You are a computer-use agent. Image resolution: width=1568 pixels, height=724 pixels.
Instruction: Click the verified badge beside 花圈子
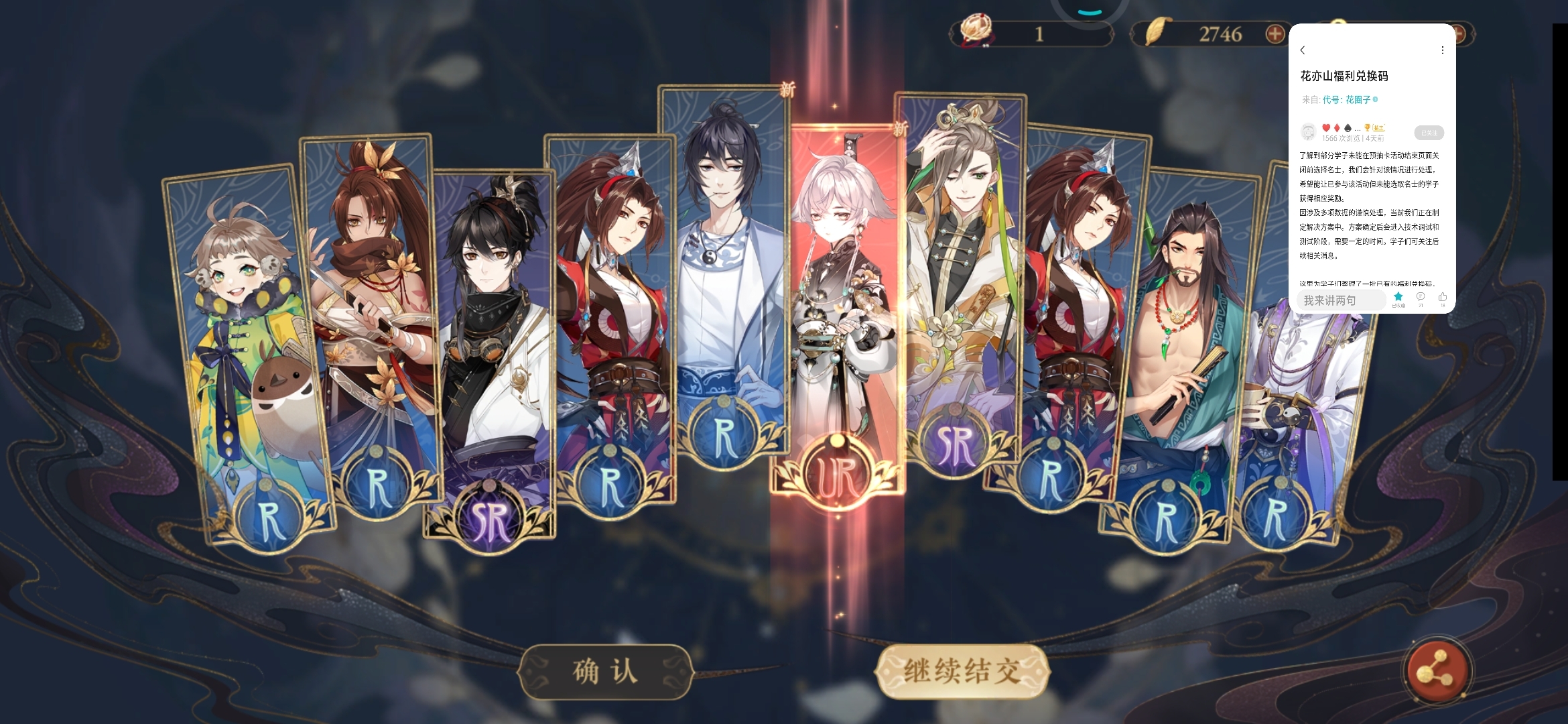tap(1375, 99)
